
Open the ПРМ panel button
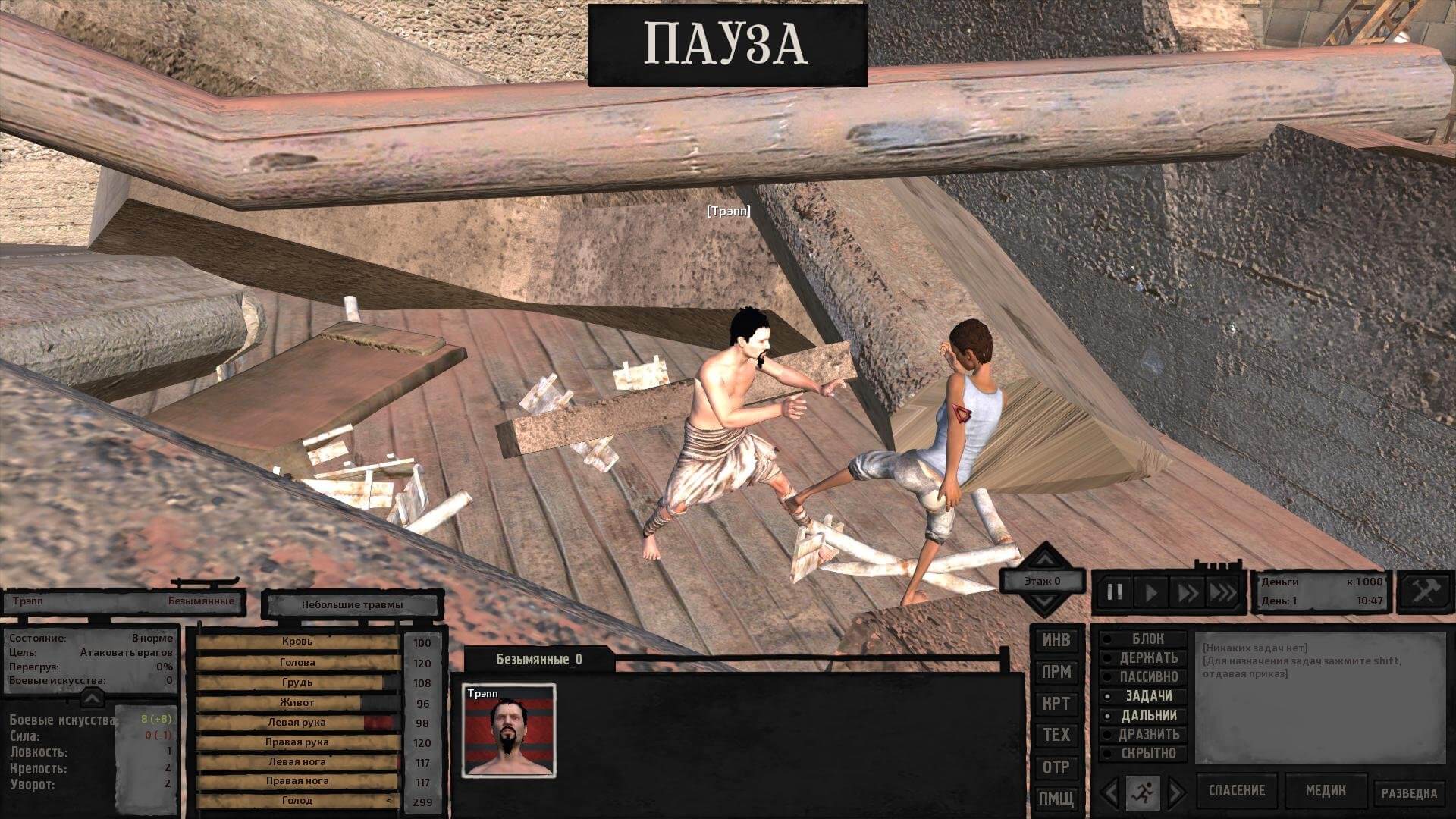[1056, 672]
